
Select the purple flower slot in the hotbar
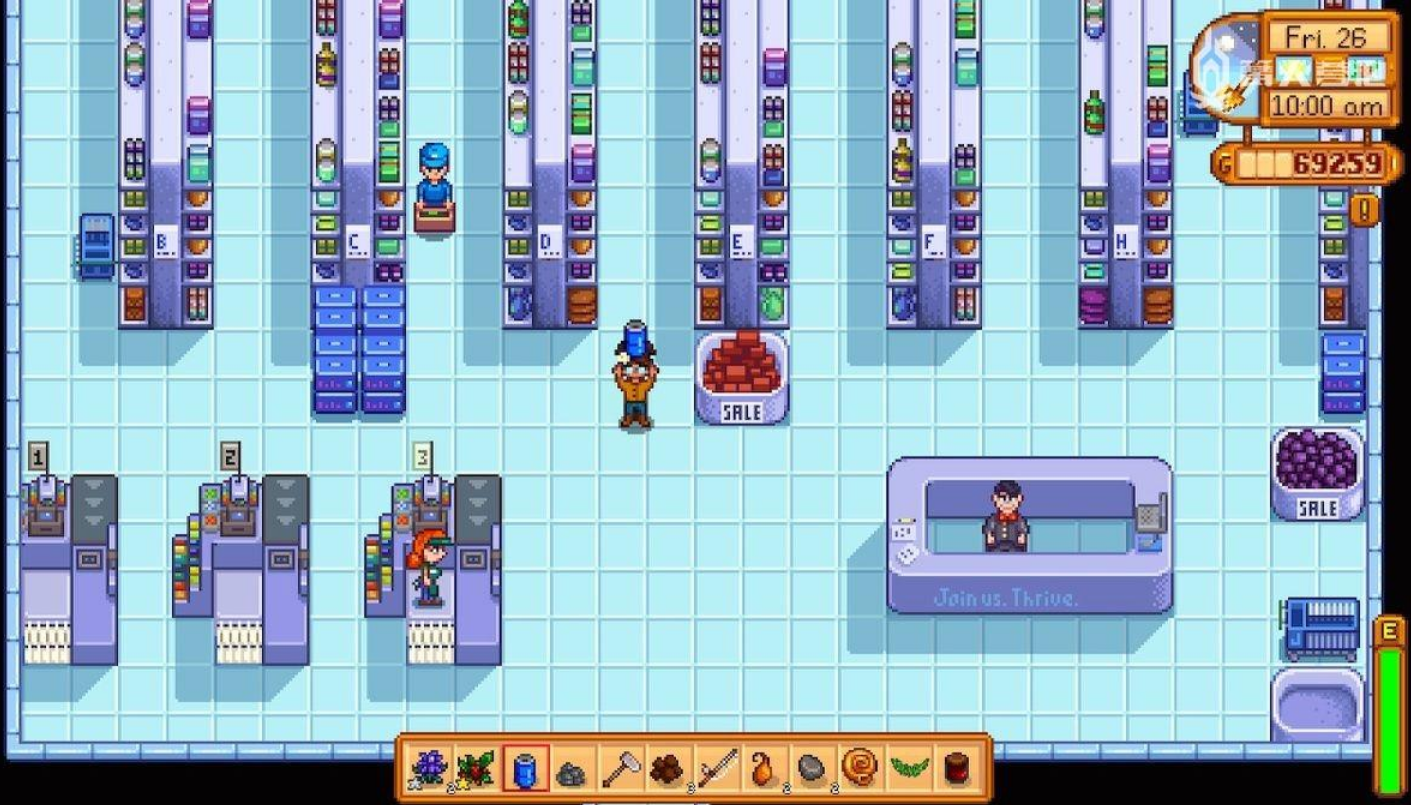[429, 769]
